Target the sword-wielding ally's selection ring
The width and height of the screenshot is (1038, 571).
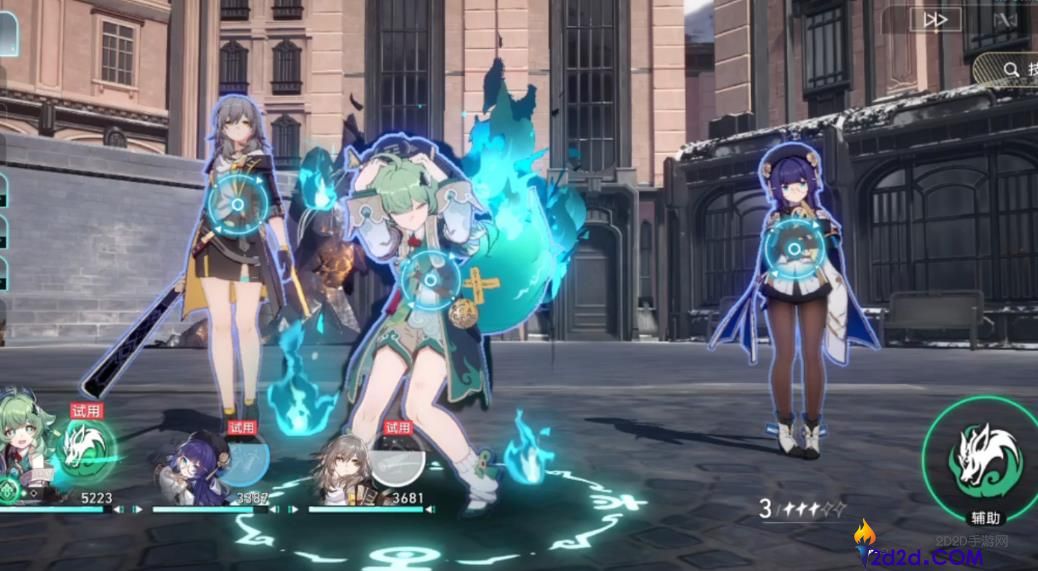coord(237,205)
